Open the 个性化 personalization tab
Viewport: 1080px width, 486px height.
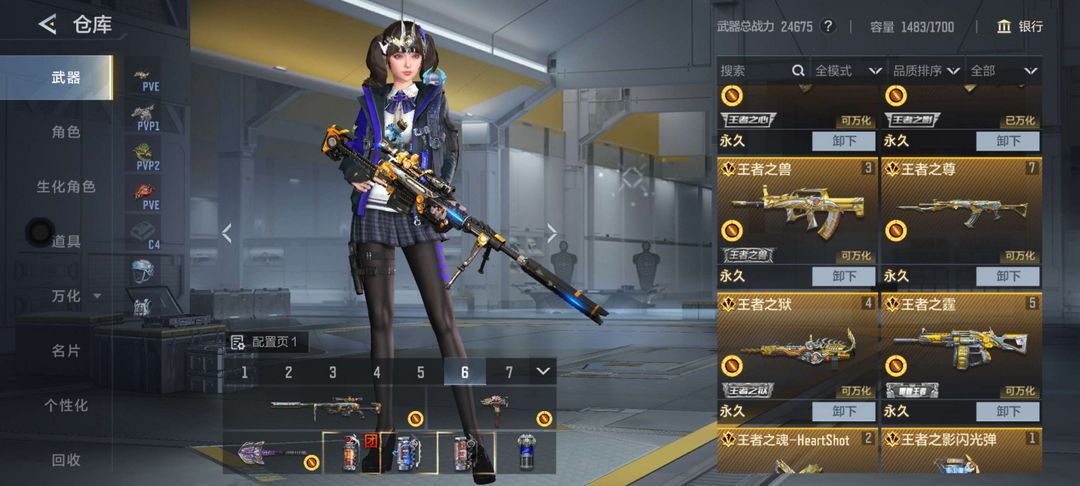tap(66, 405)
